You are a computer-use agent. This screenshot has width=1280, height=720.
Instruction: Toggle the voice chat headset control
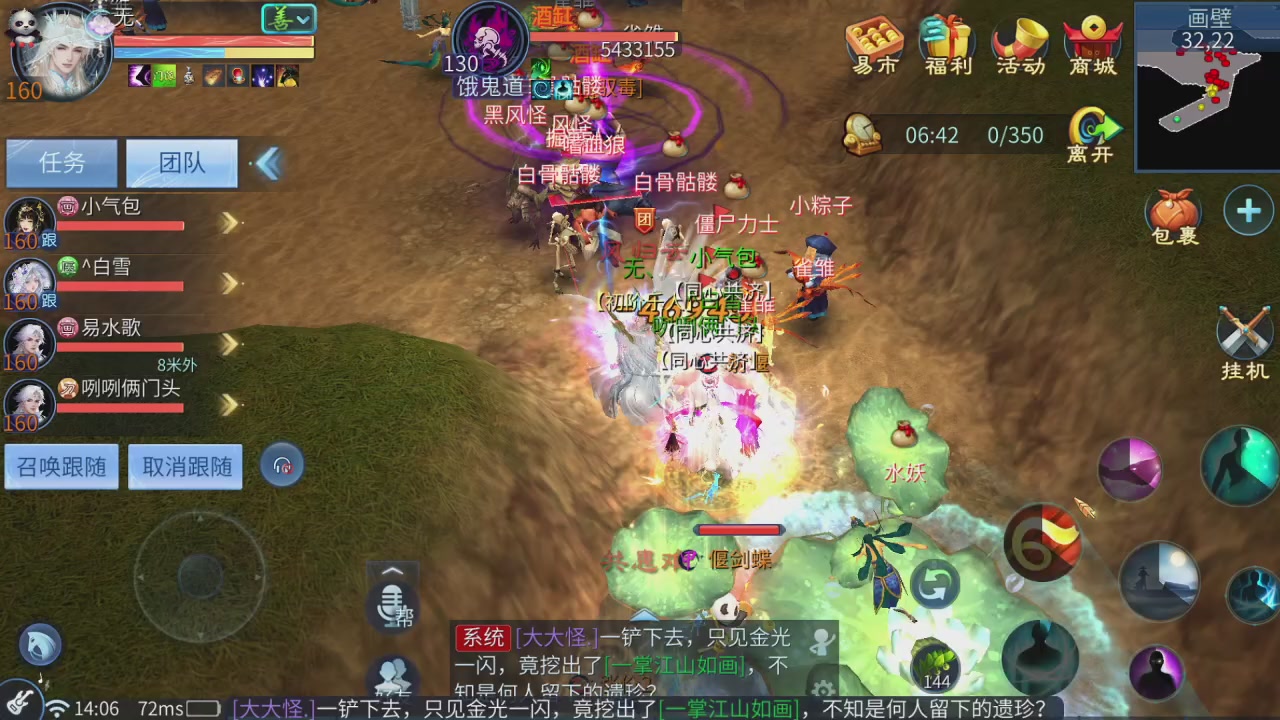[x=283, y=464]
